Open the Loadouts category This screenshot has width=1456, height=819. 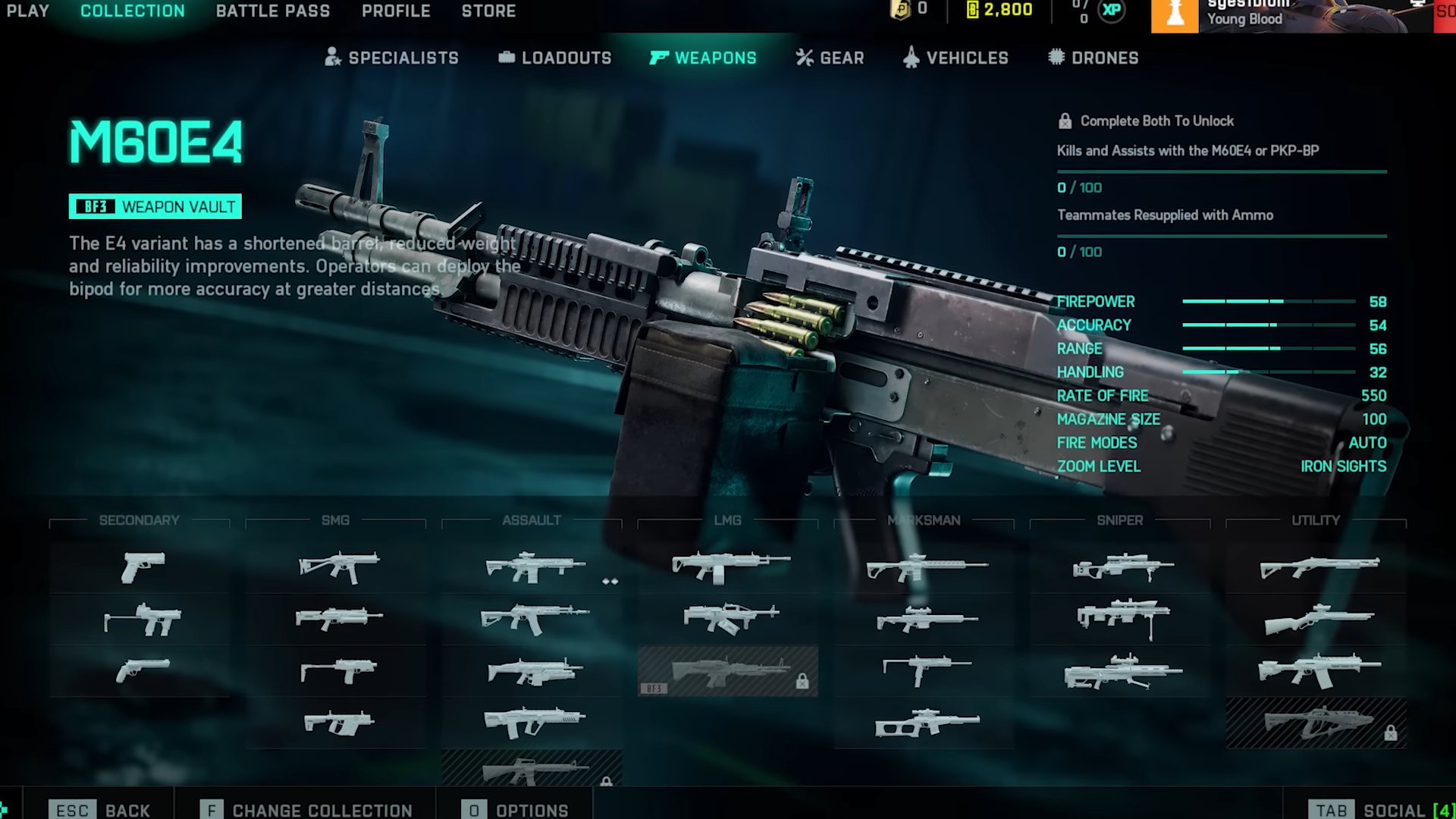[555, 58]
